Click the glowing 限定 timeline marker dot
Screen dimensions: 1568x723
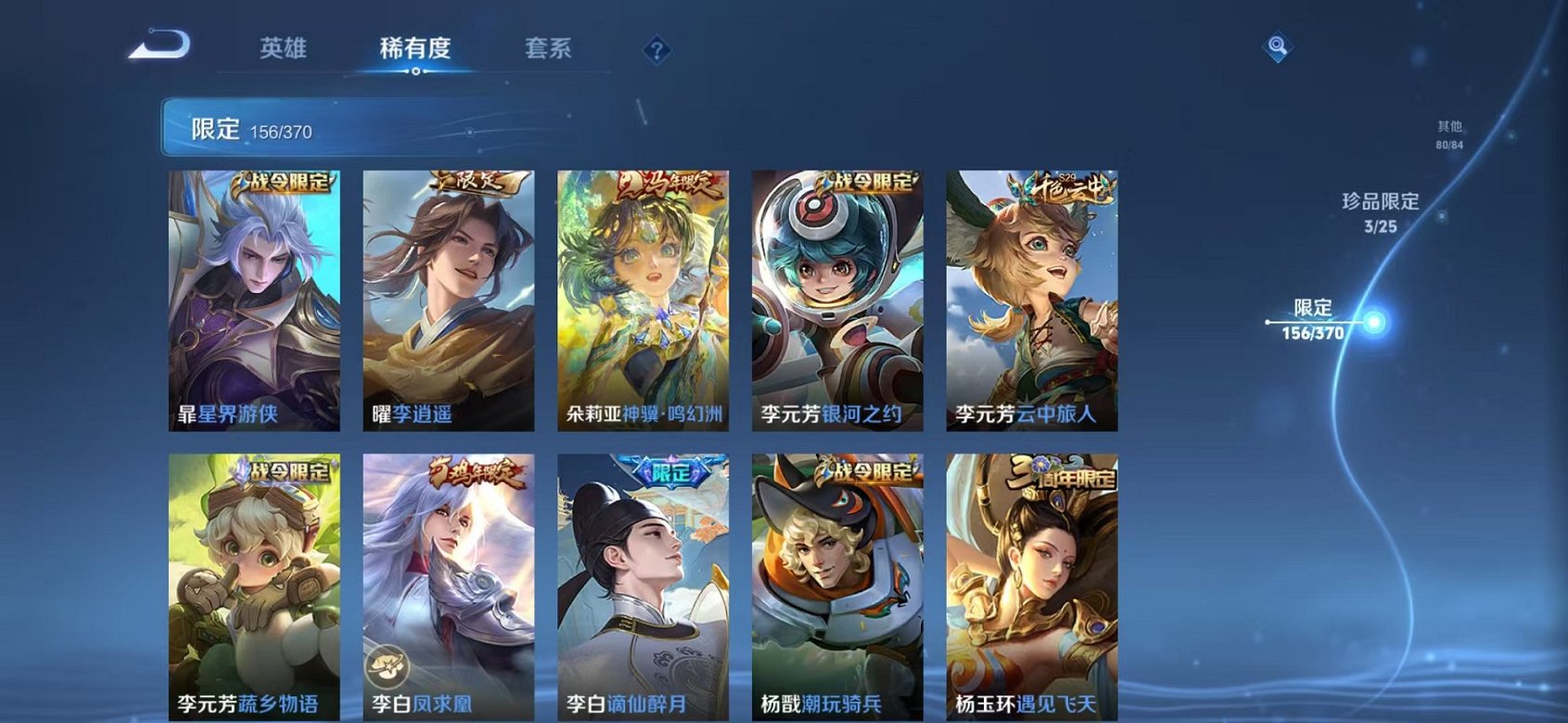point(1374,323)
